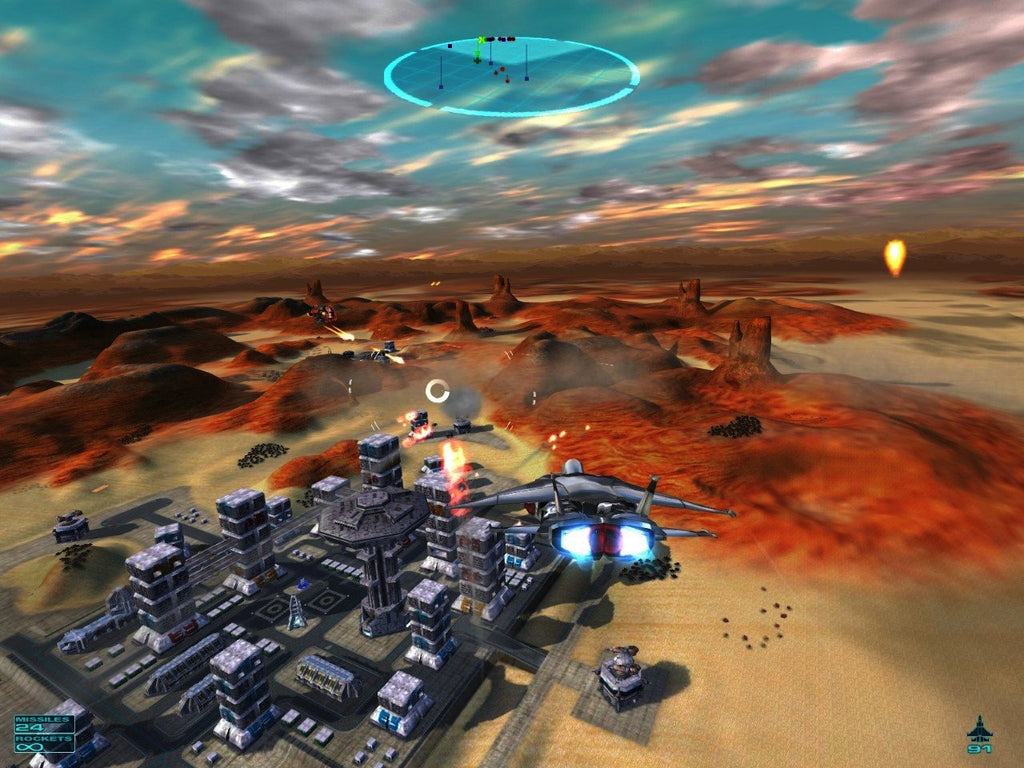Click the circular radar display
This screenshot has width=1024, height=768.
[x=511, y=76]
